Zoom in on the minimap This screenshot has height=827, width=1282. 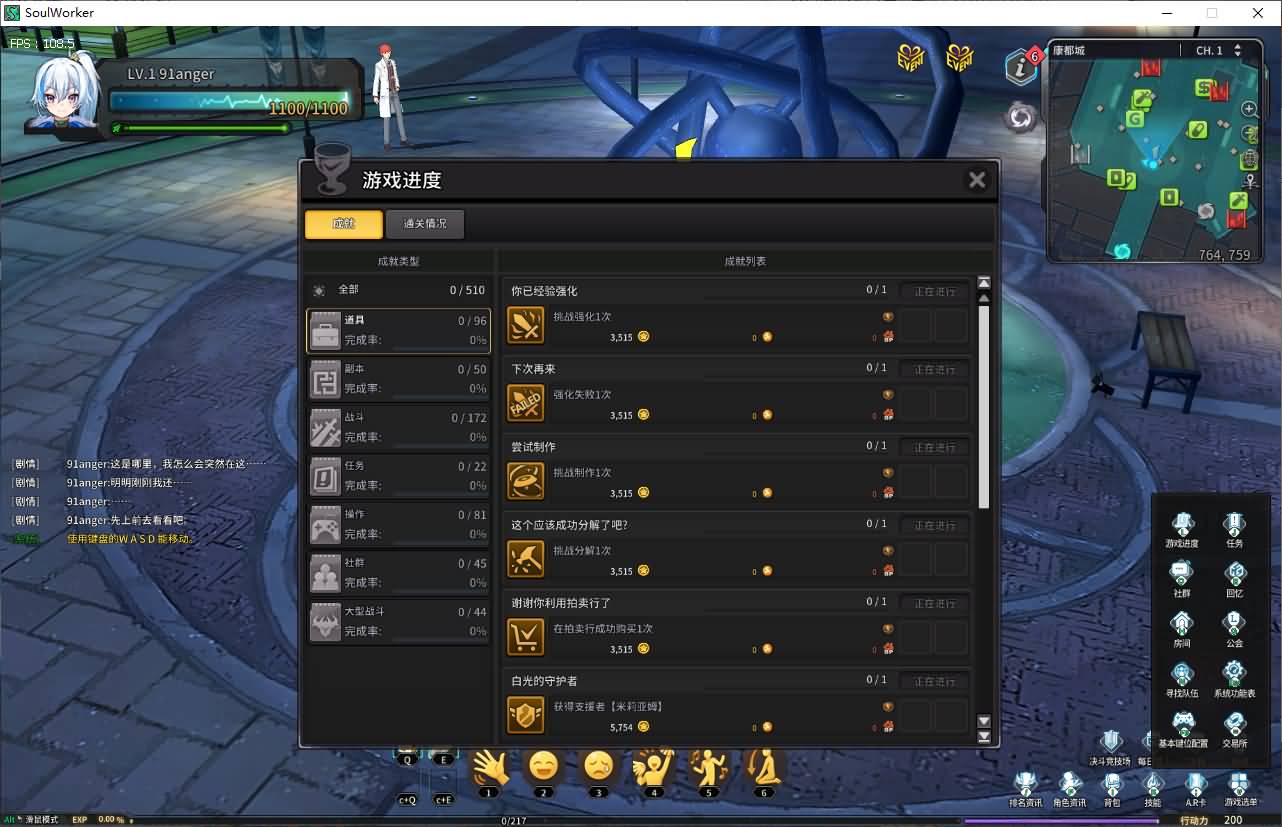1248,108
